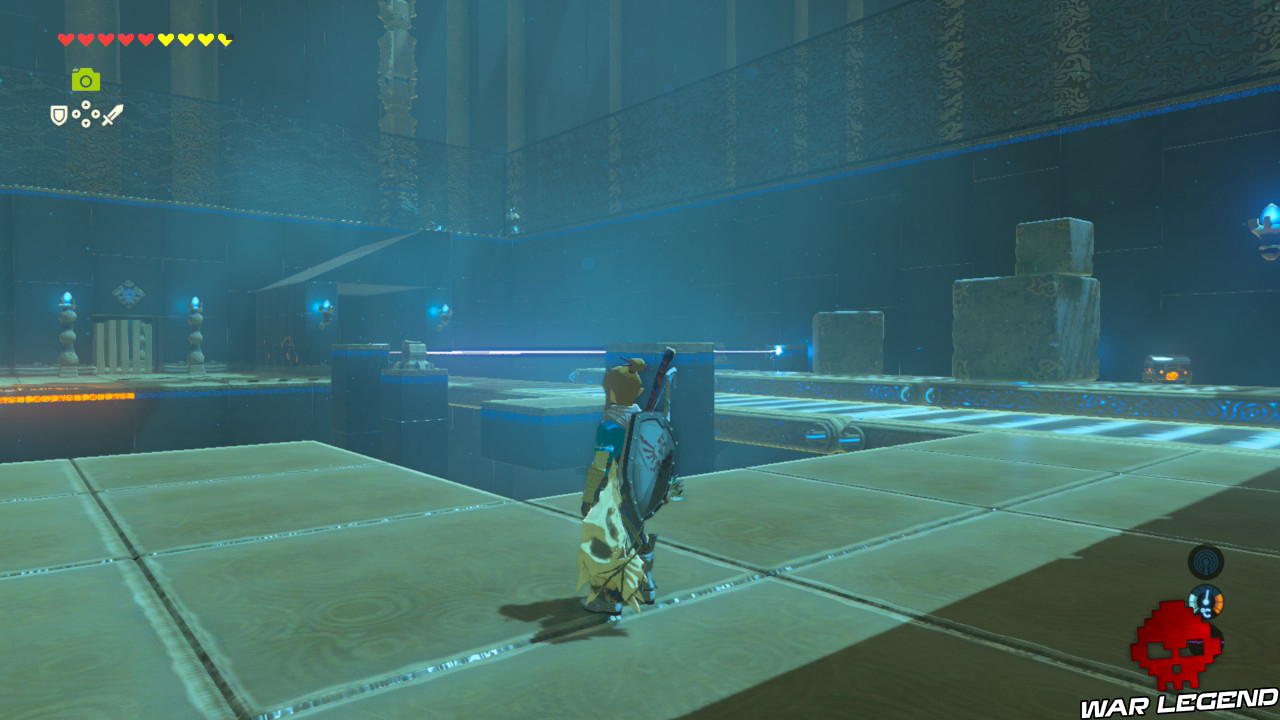Select the green camera rune icon
Viewport: 1280px width, 720px height.
(85, 79)
